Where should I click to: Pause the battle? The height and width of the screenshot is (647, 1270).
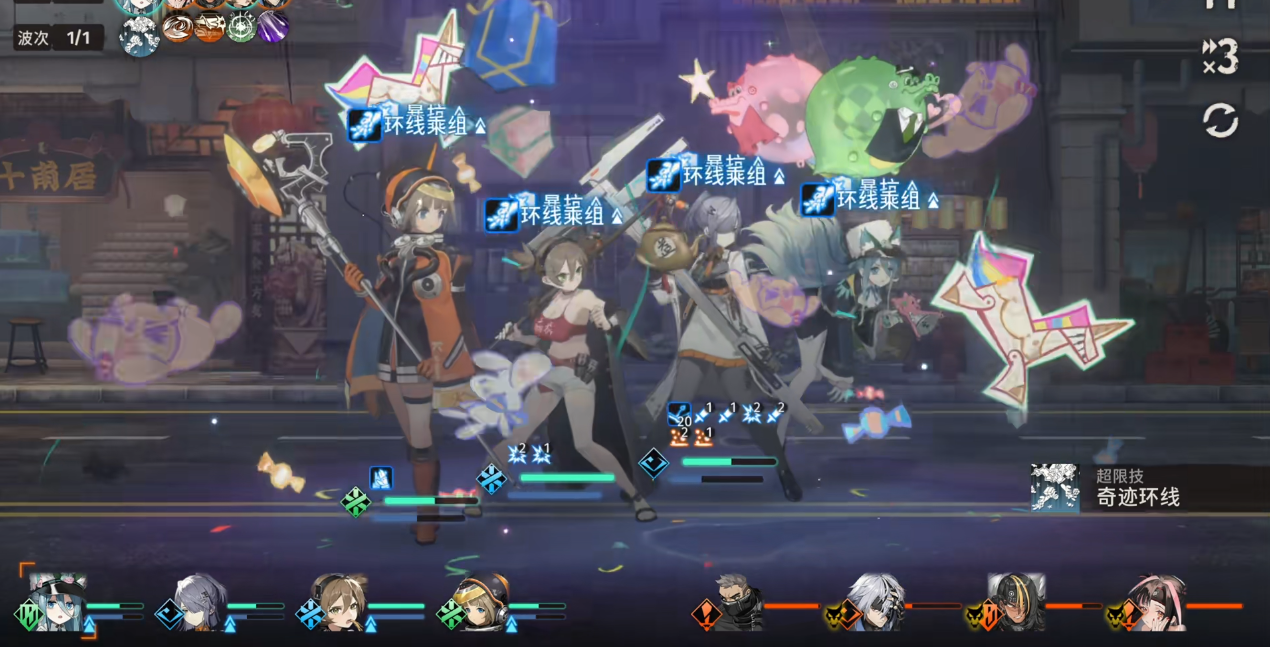[1219, 4]
